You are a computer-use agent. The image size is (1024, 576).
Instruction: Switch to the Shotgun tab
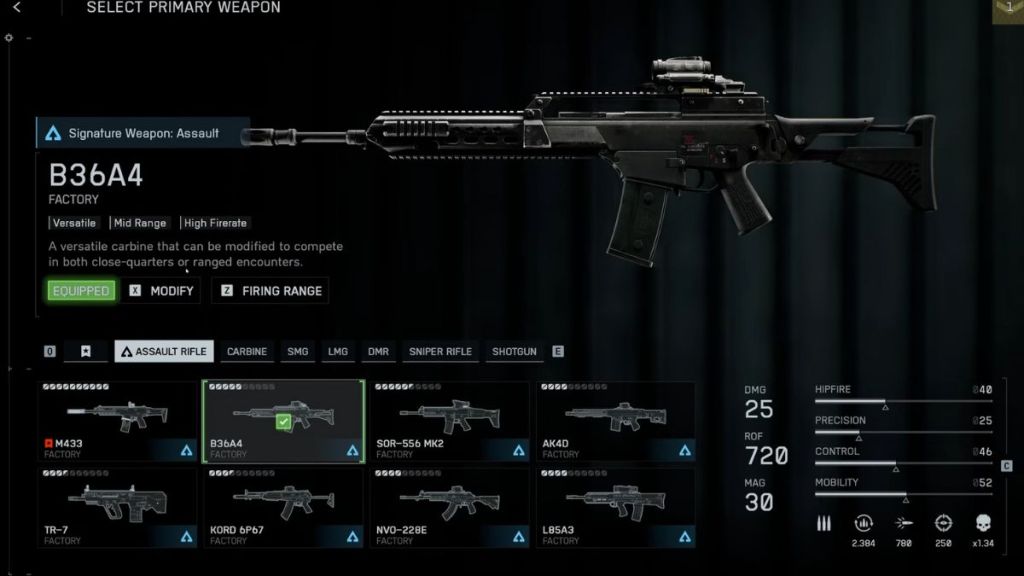tap(514, 352)
